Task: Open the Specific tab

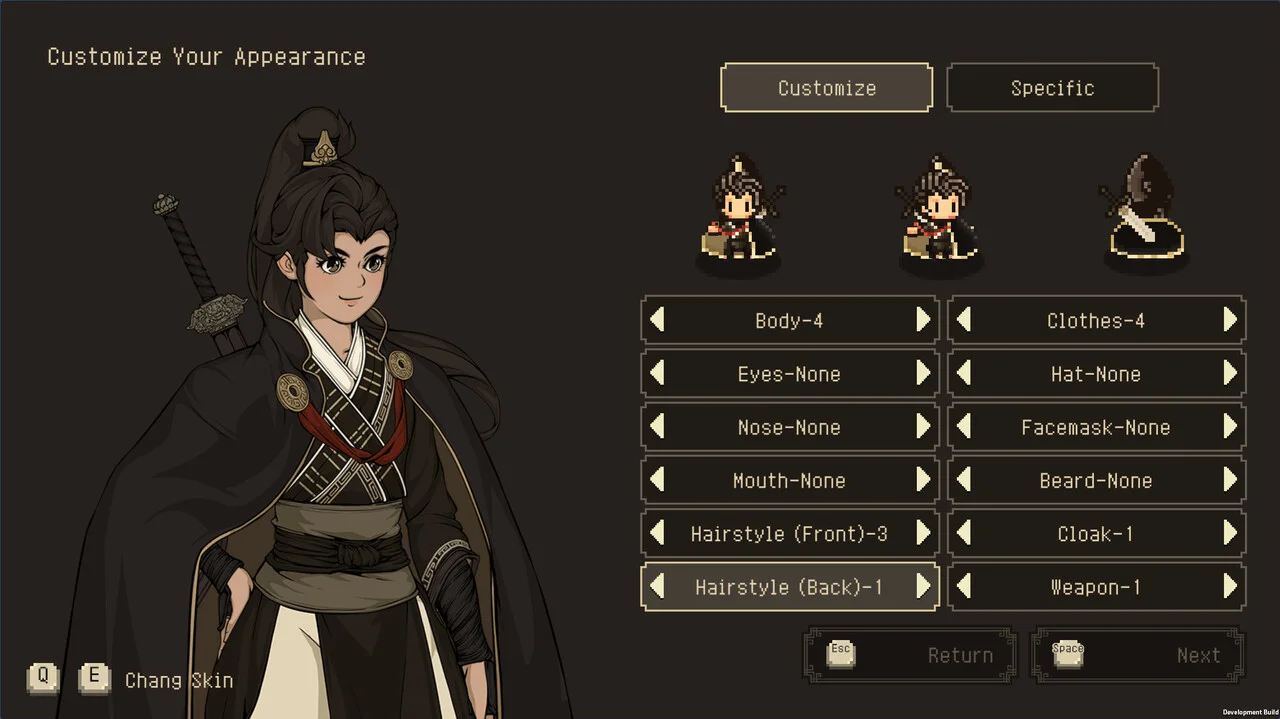Action: [1052, 88]
